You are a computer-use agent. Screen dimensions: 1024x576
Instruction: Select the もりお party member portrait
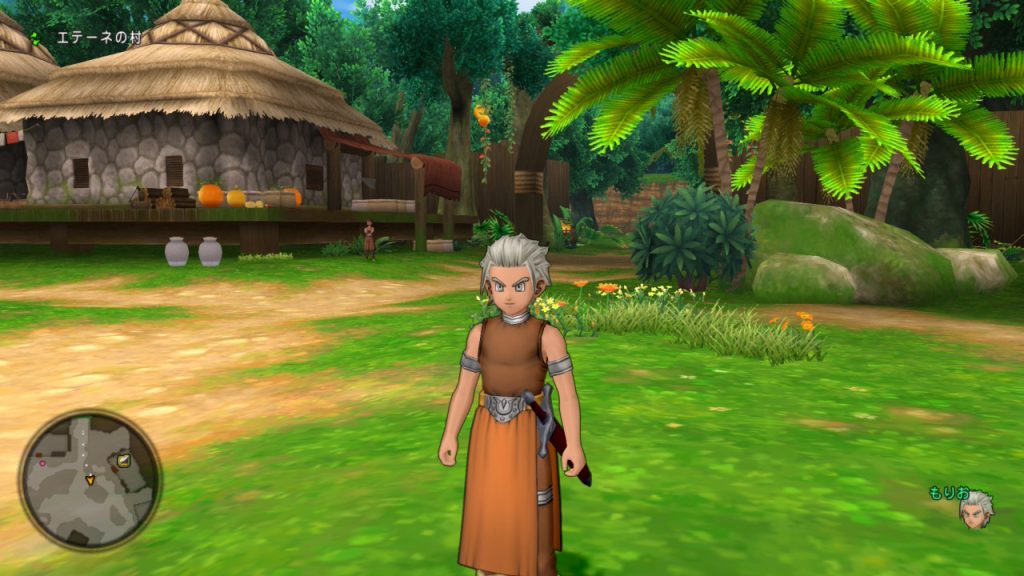click(x=975, y=509)
